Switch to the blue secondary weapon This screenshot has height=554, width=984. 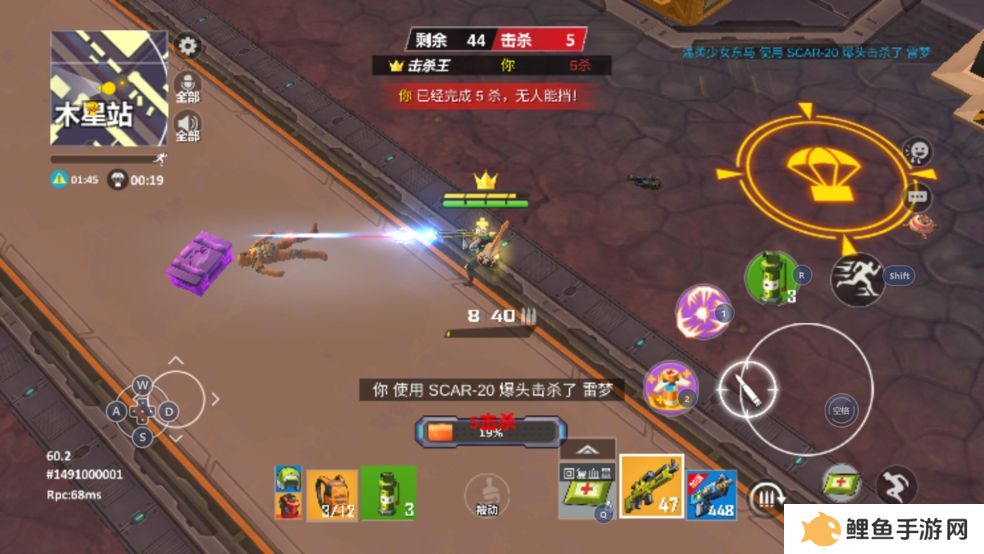[x=711, y=495]
